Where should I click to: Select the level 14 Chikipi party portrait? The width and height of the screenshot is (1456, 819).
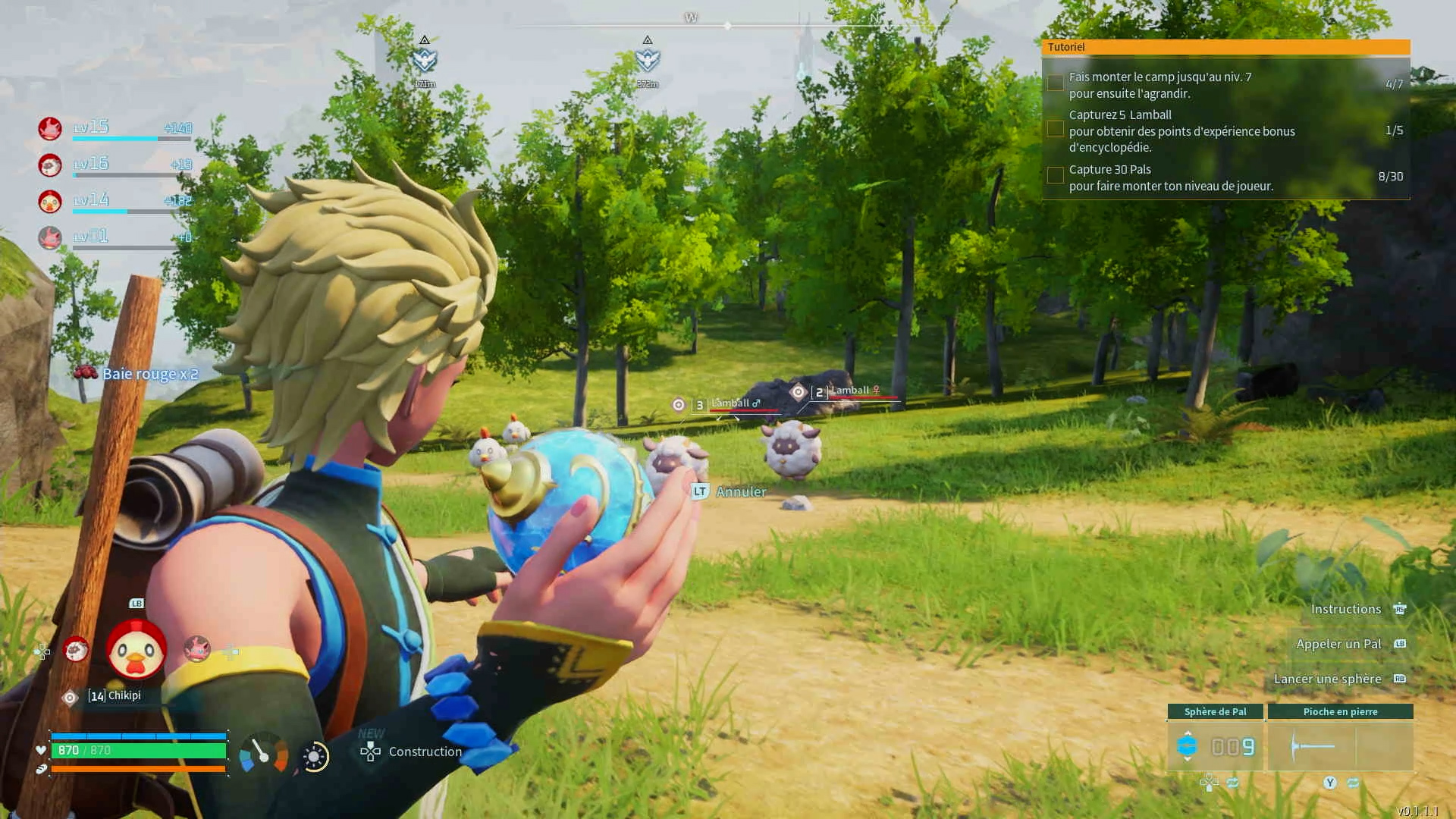coord(50,201)
